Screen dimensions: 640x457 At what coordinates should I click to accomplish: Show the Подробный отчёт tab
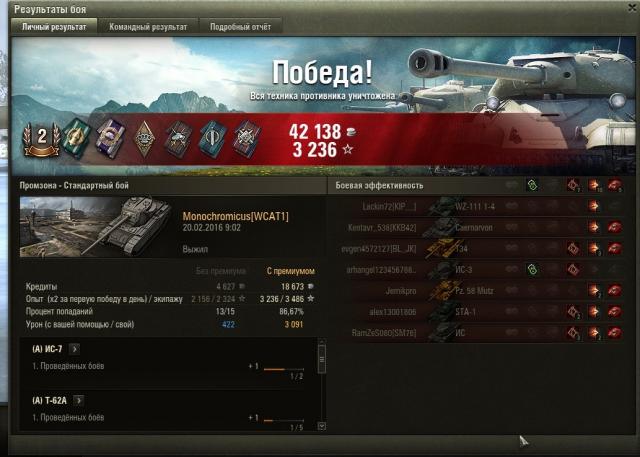(x=240, y=27)
